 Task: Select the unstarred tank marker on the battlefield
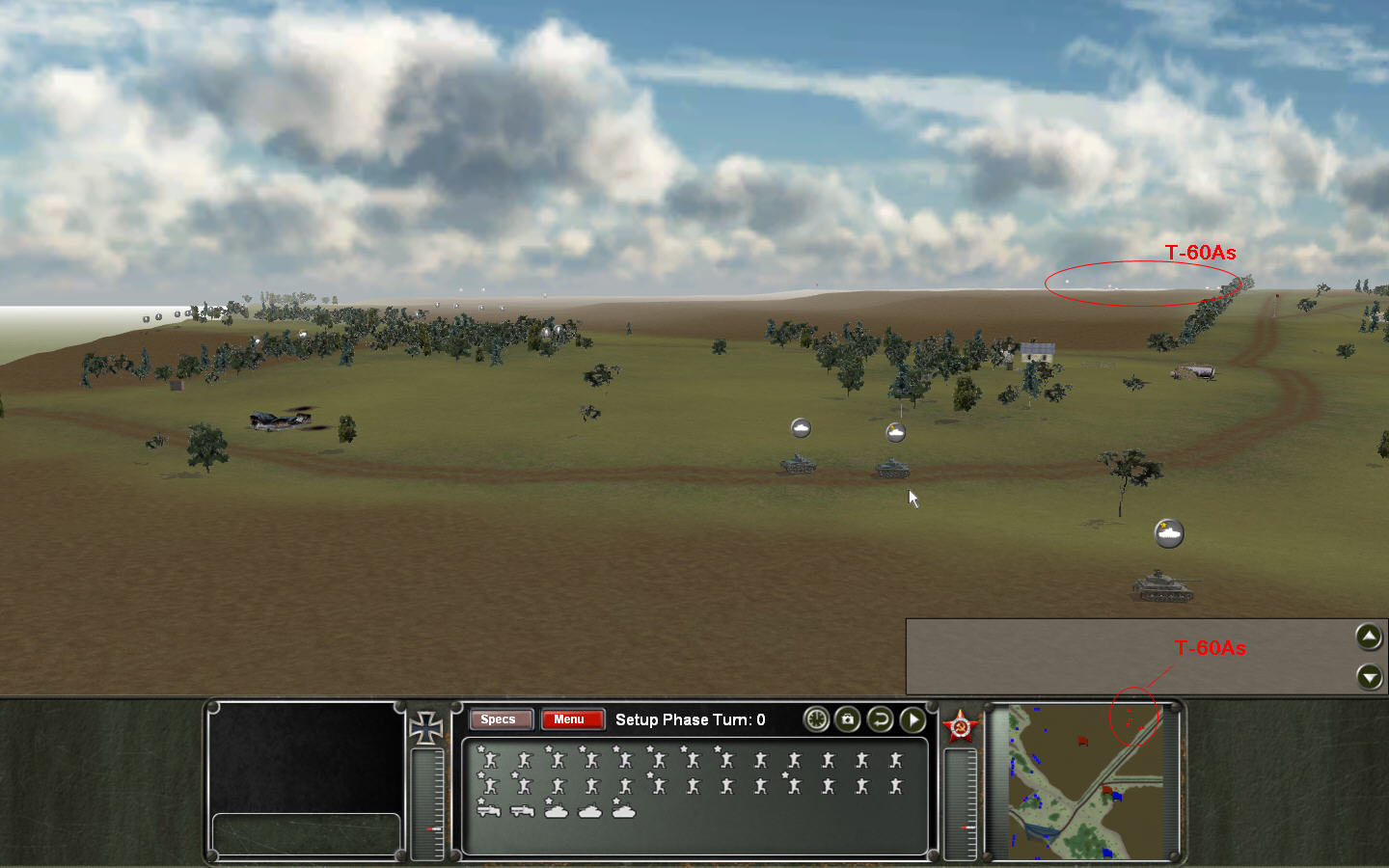[801, 428]
